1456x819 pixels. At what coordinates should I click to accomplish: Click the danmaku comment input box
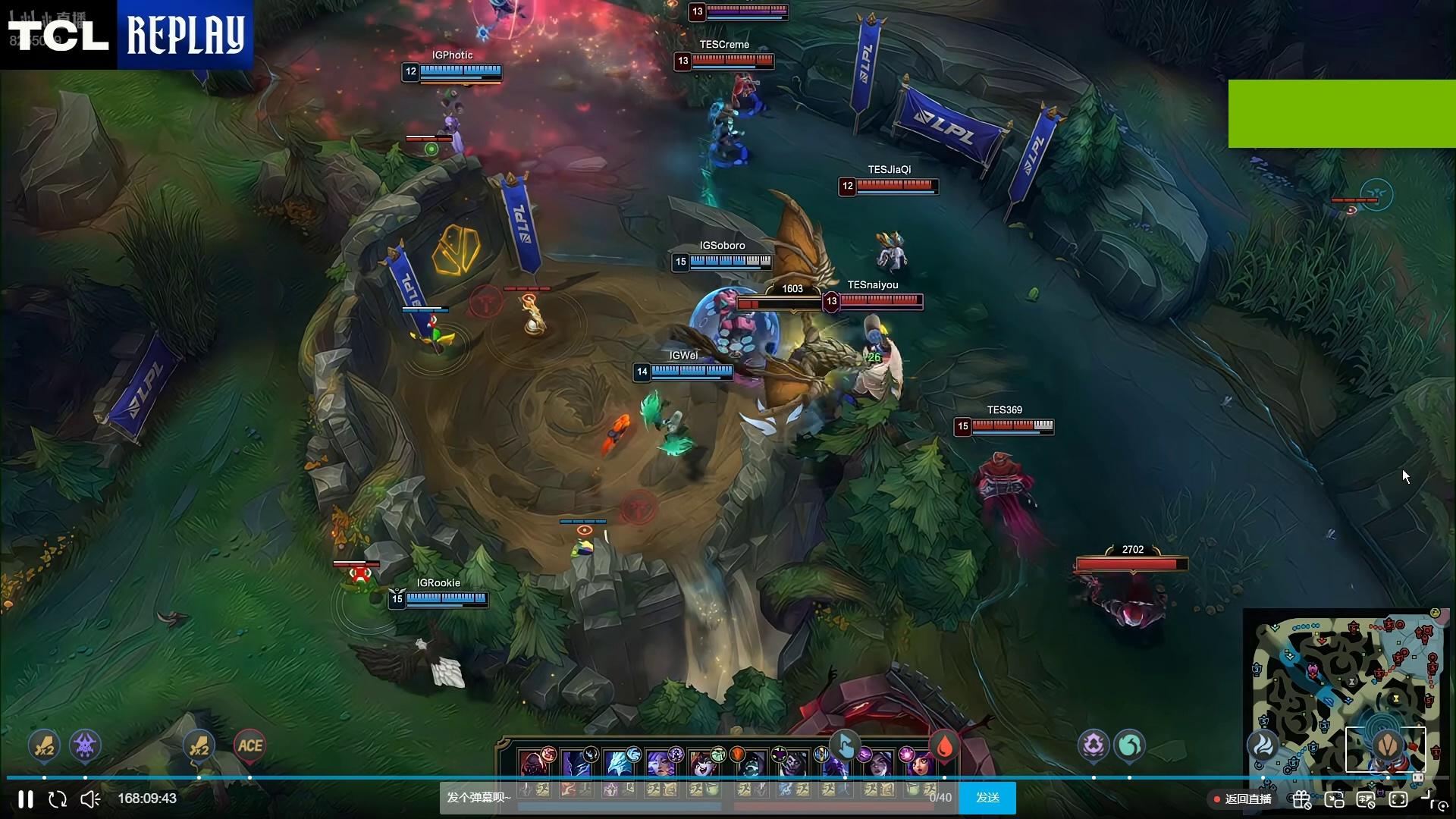click(682, 798)
